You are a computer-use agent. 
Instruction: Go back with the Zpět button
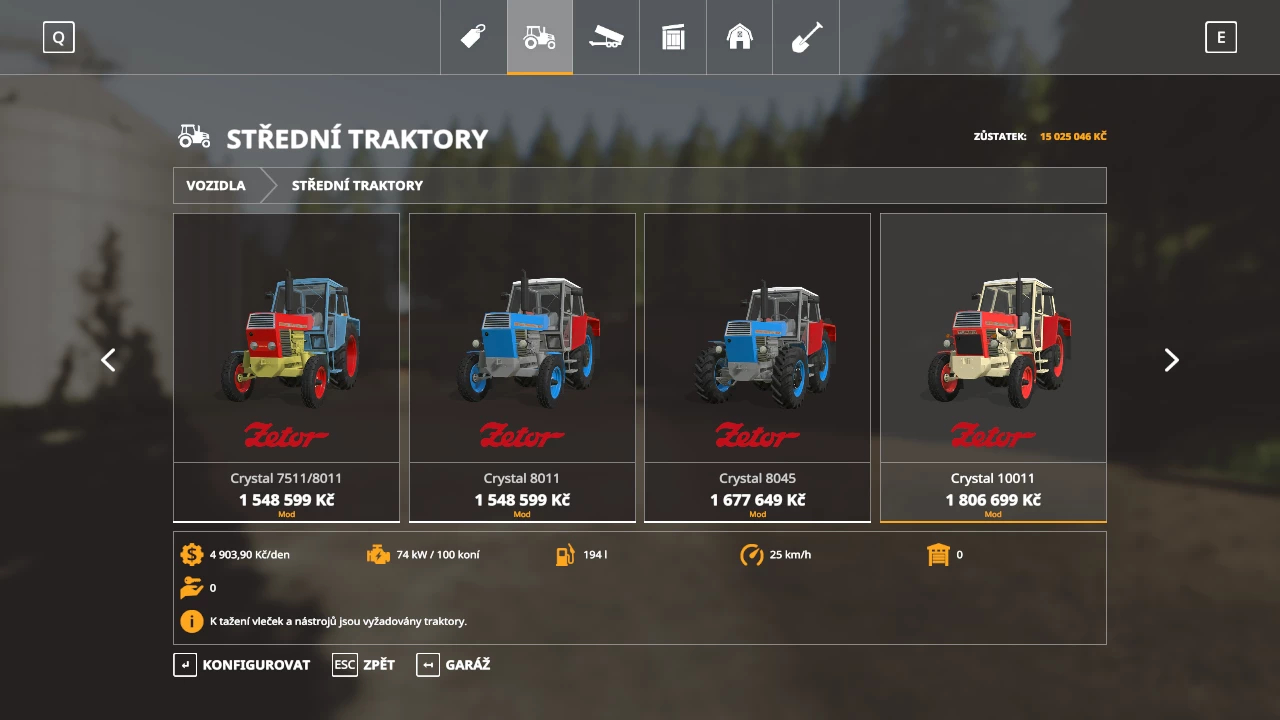coord(364,665)
